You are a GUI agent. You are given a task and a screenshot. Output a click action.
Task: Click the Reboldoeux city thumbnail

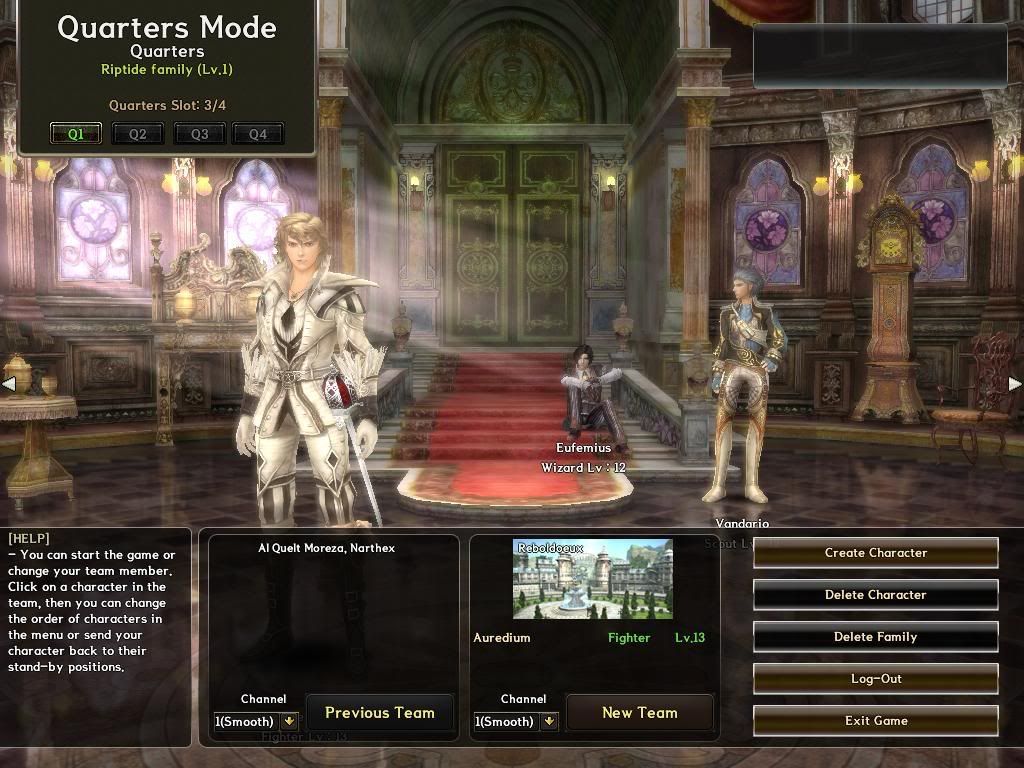click(593, 580)
